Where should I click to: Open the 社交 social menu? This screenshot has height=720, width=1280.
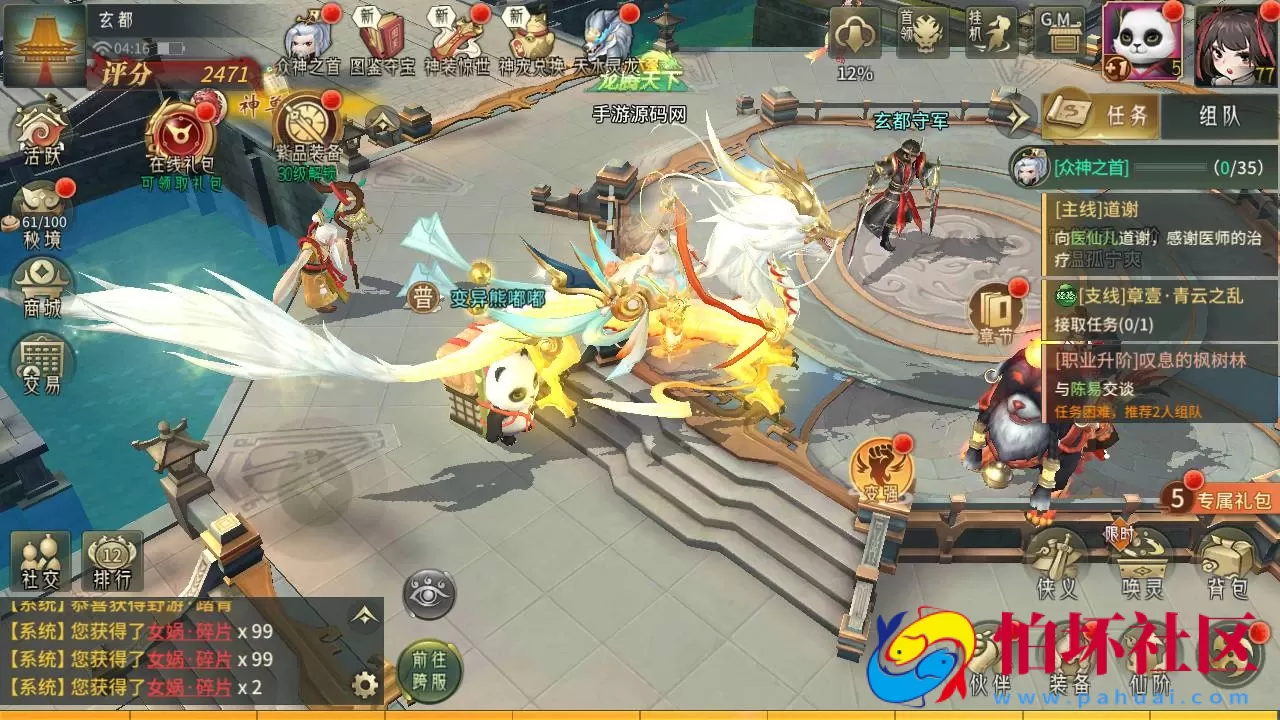pos(40,560)
